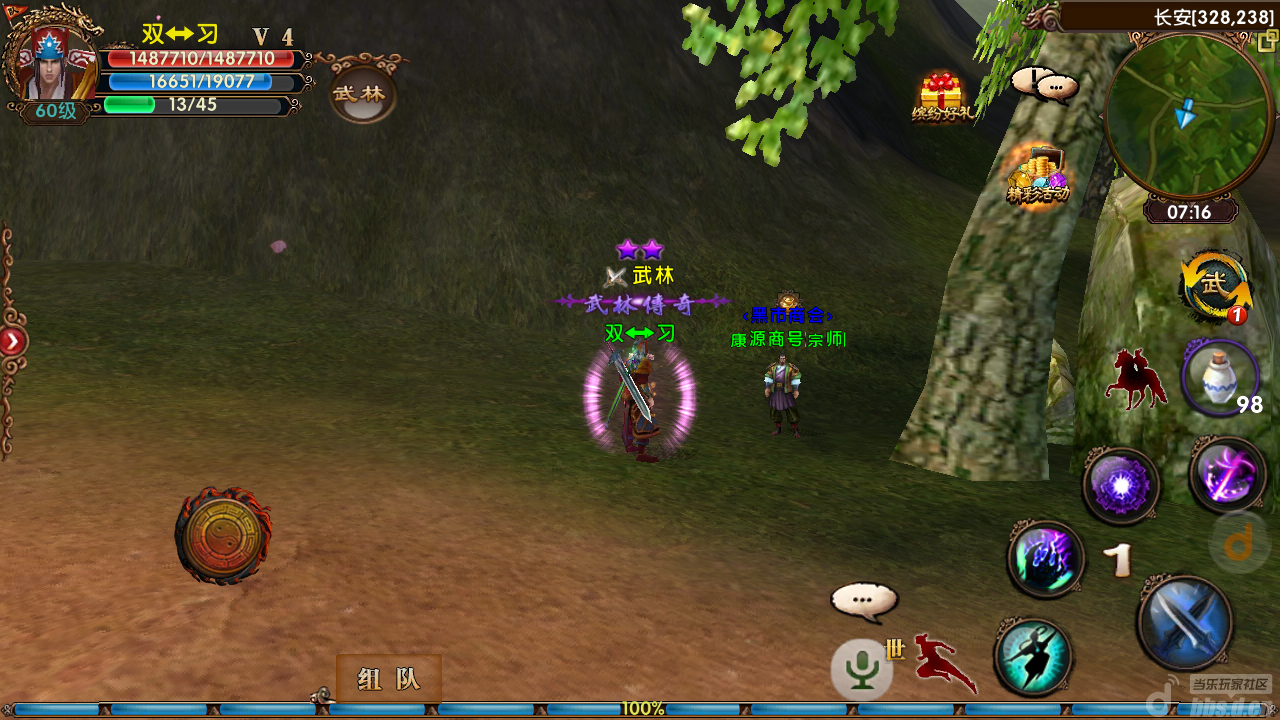Use the crossed swords basic attack
The width and height of the screenshot is (1280, 720).
1185,622
